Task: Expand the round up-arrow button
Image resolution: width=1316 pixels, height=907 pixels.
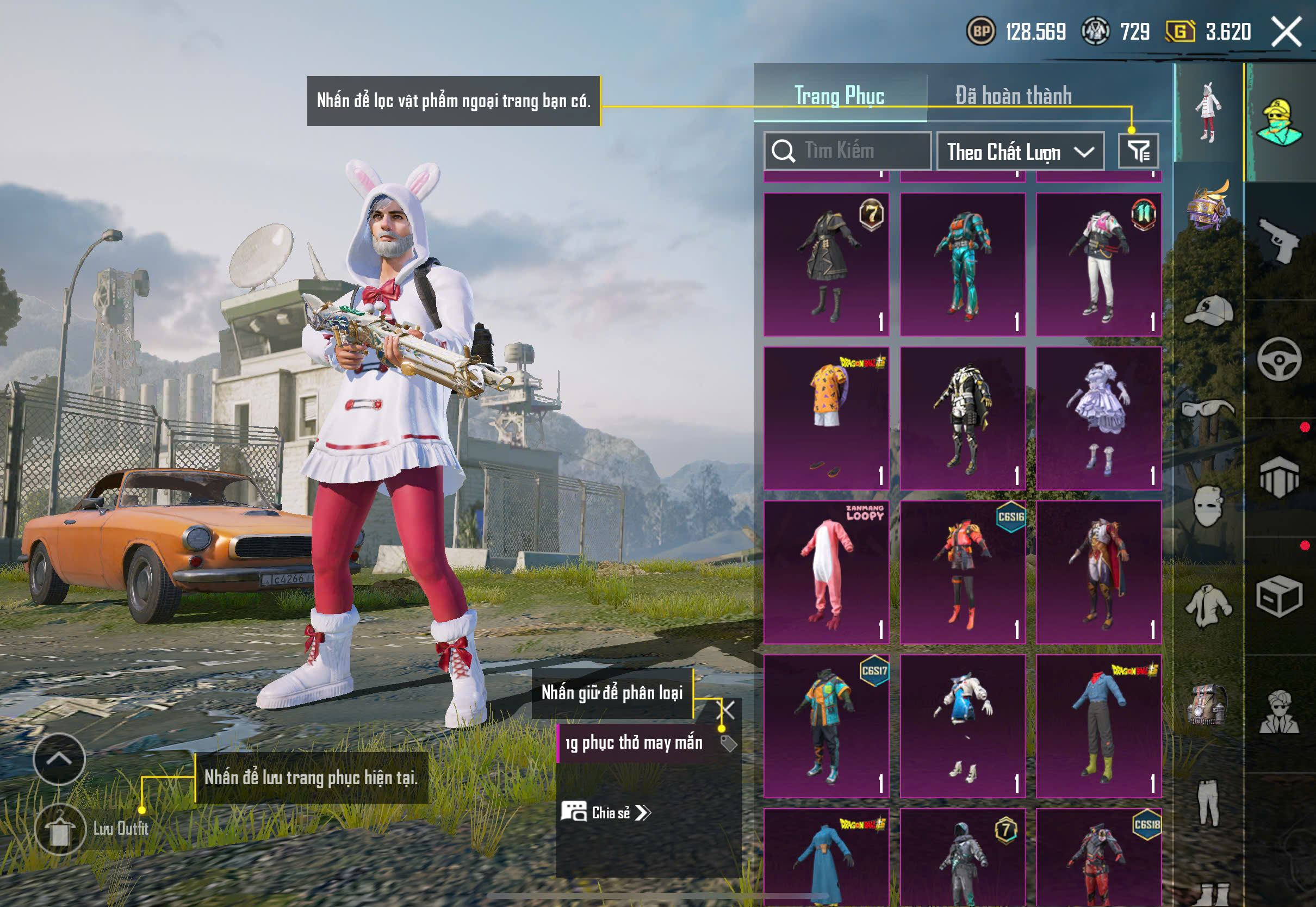Action: tap(59, 759)
